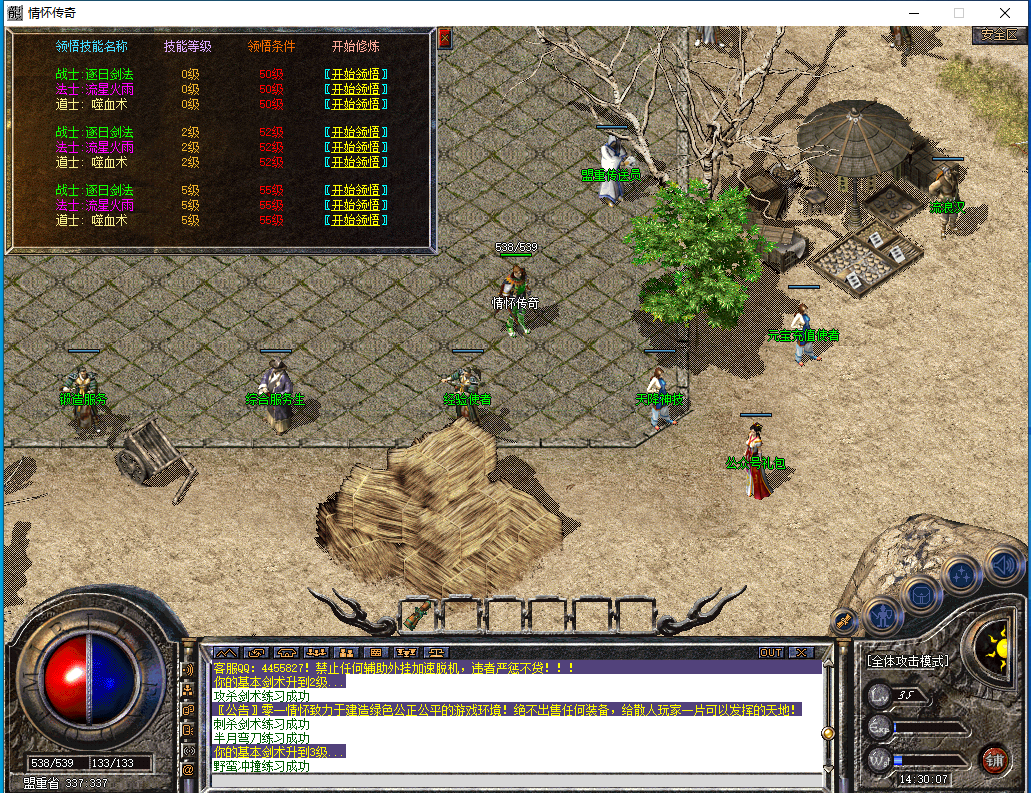The height and width of the screenshot is (793, 1031).
Task: Close the game with the X beside OUT
Action: [801, 653]
